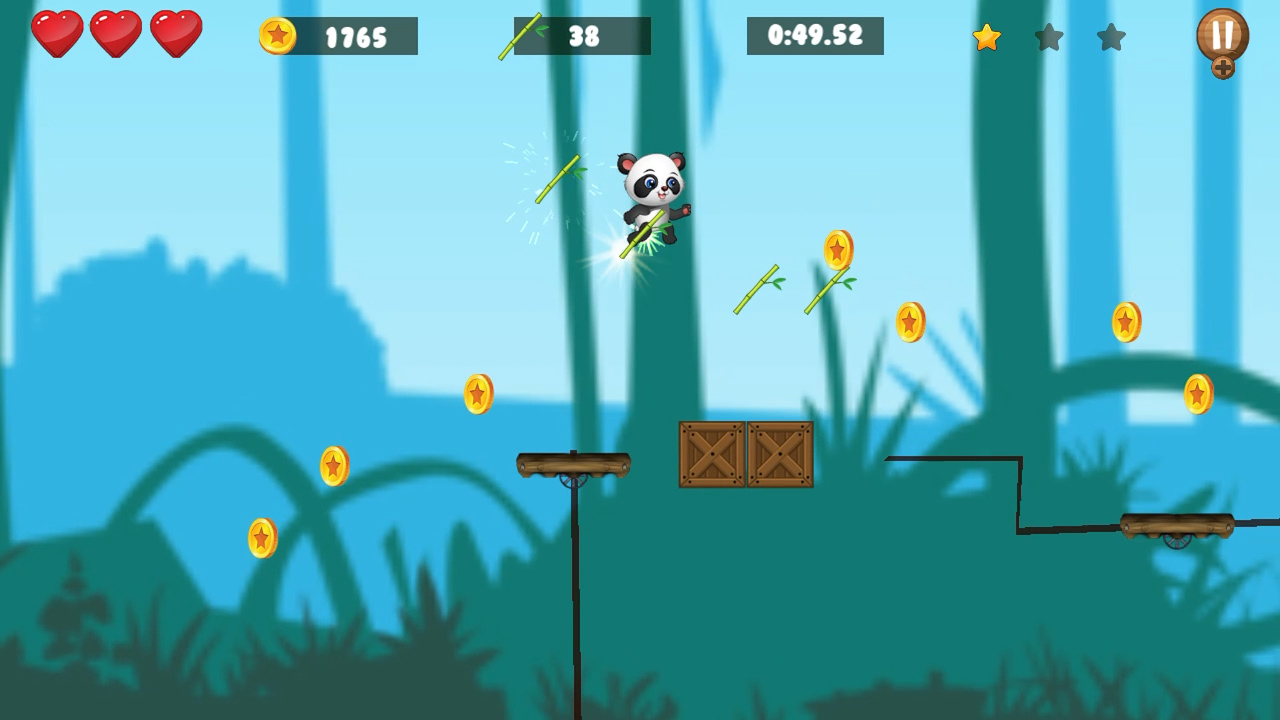1280x720 pixels.
Task: Click the plus badge under the pause button
Action: tap(1222, 68)
